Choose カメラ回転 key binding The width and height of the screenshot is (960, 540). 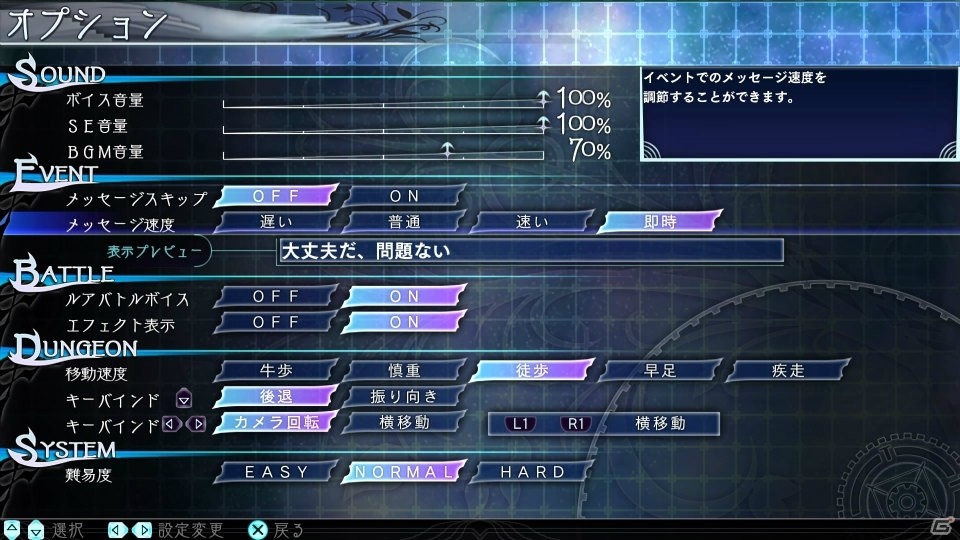pos(277,423)
